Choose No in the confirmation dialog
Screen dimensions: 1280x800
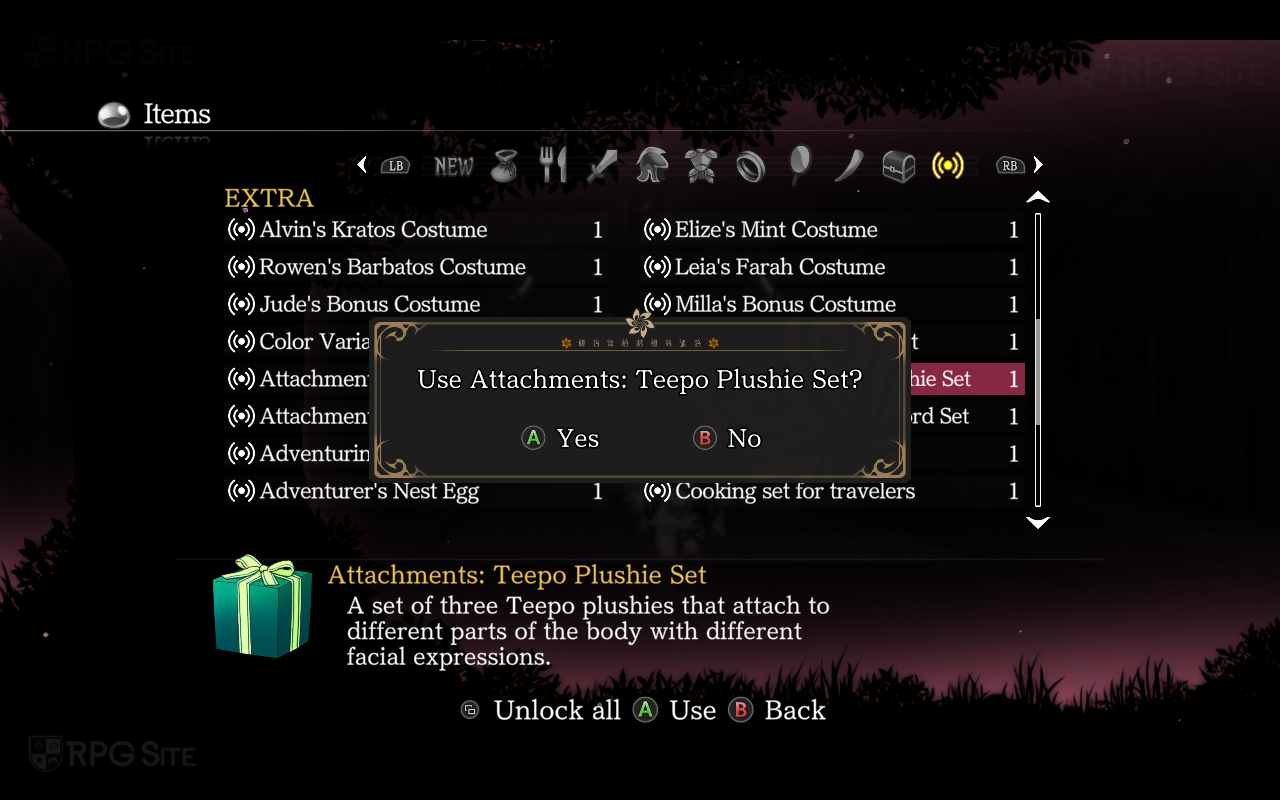click(728, 439)
